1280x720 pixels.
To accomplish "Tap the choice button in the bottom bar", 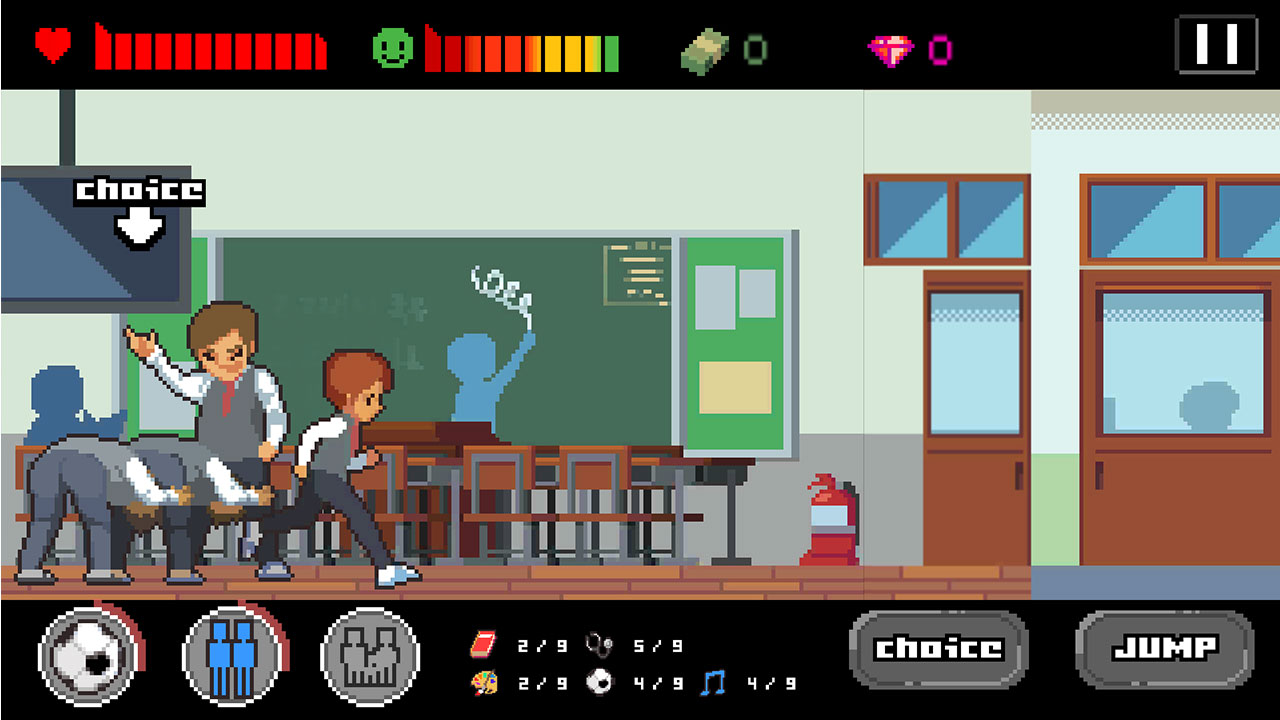I will 938,649.
